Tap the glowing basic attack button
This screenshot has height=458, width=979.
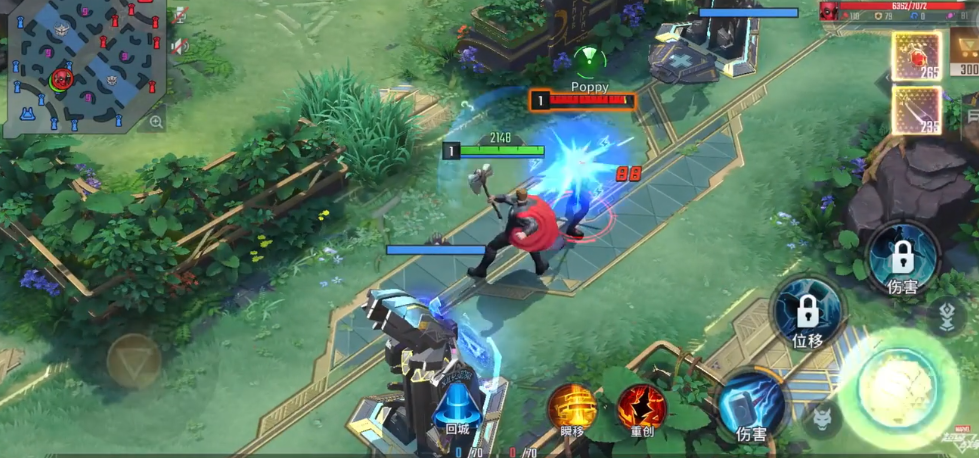897,386
